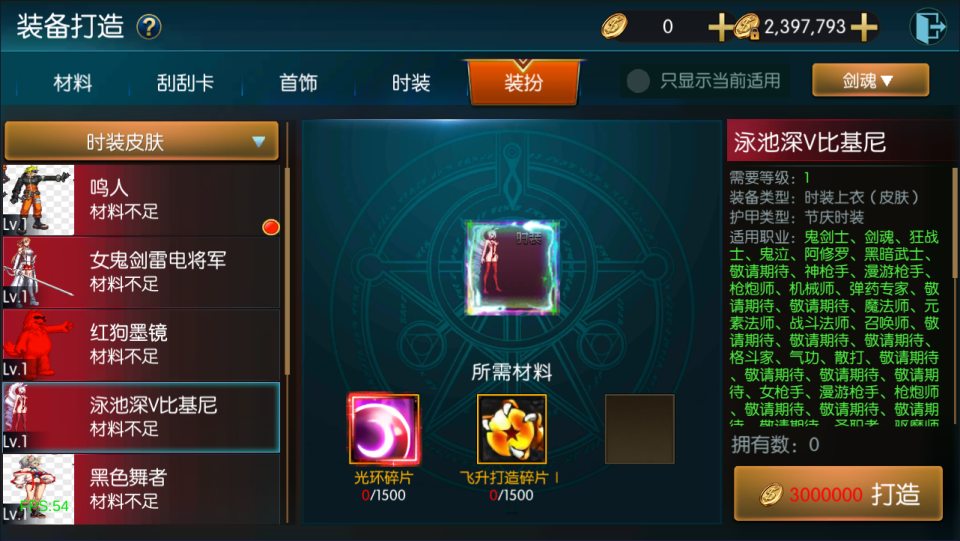
Task: Choose the 女鬼剑雷电将军 skin row
Action: tap(141, 271)
